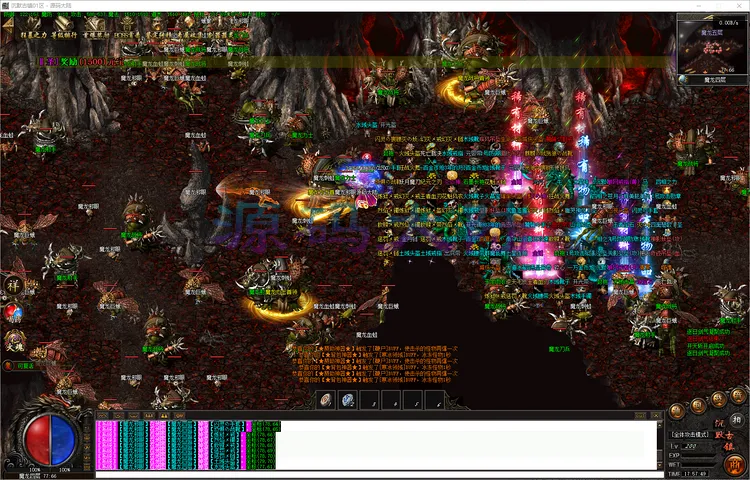750x480 pixels.
Task: Click the dark round 拍 auction button
Action: click(x=737, y=420)
